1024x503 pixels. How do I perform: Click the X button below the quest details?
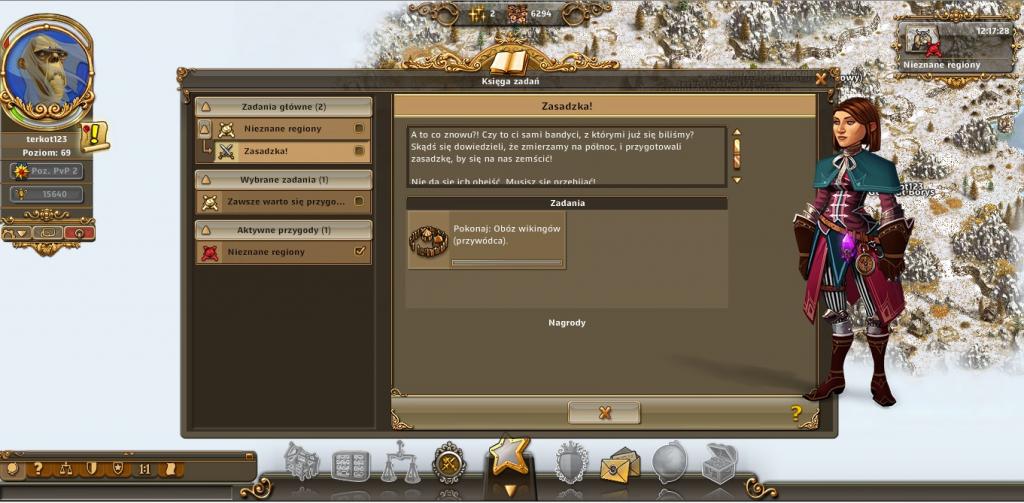[604, 412]
